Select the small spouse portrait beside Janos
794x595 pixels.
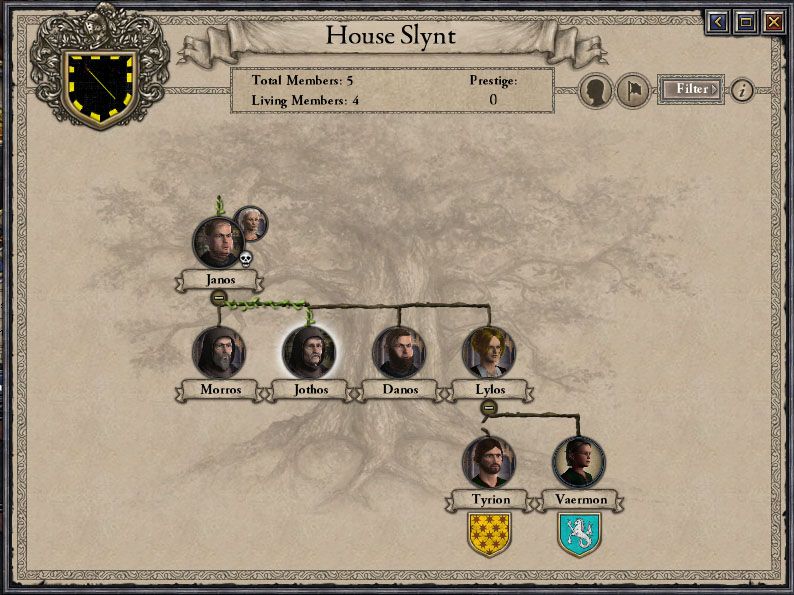coord(250,224)
